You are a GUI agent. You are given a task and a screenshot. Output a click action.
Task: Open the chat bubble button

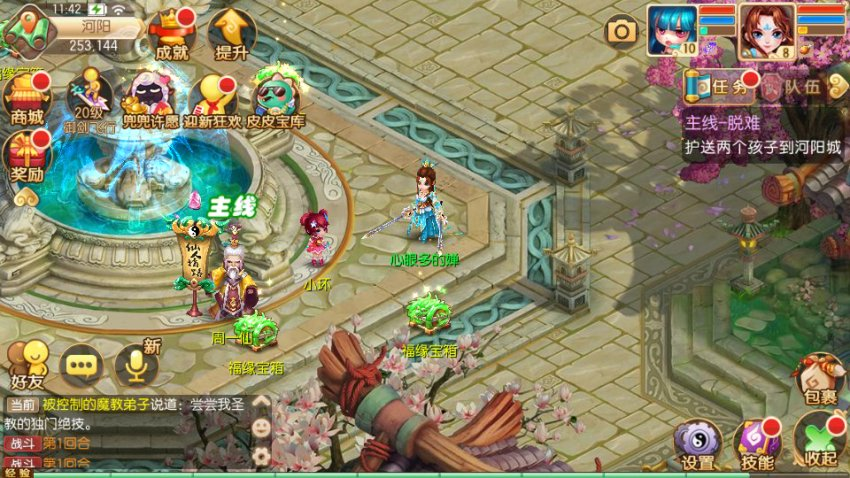(x=82, y=365)
